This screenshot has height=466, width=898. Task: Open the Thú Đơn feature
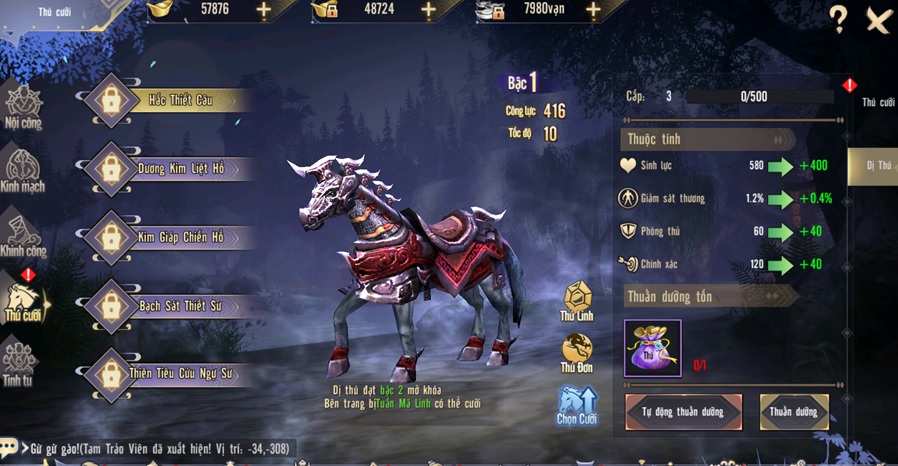[577, 354]
